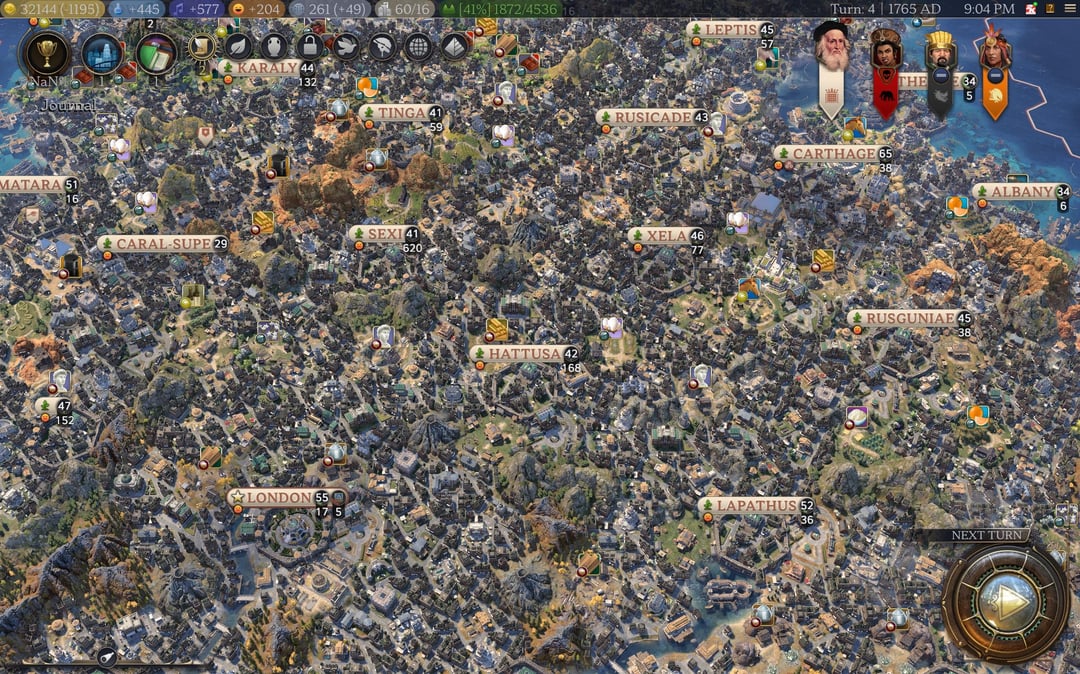Open the globe icon in the top toolbar
Screen dimensions: 1080x674
[x=418, y=46]
